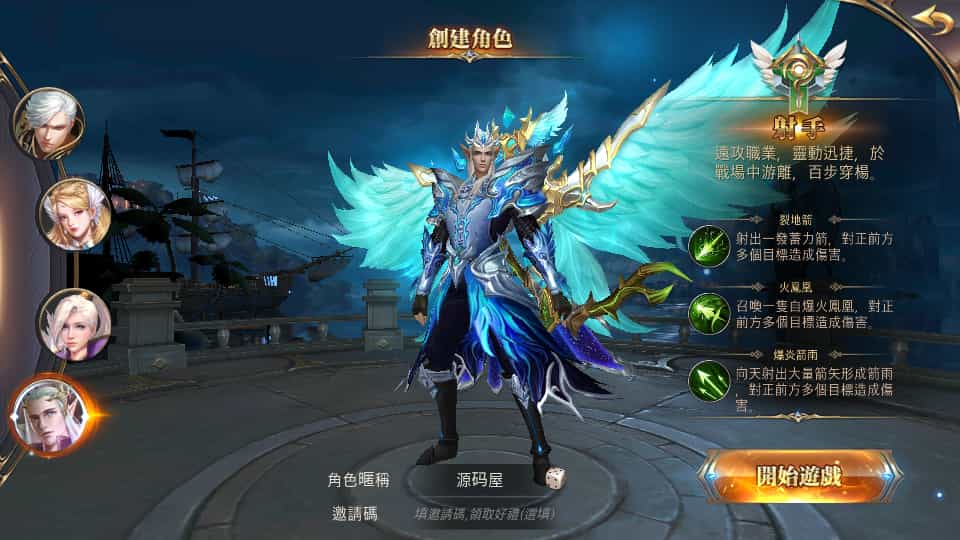
Task: Go back using the return arrow
Action: coord(932,20)
